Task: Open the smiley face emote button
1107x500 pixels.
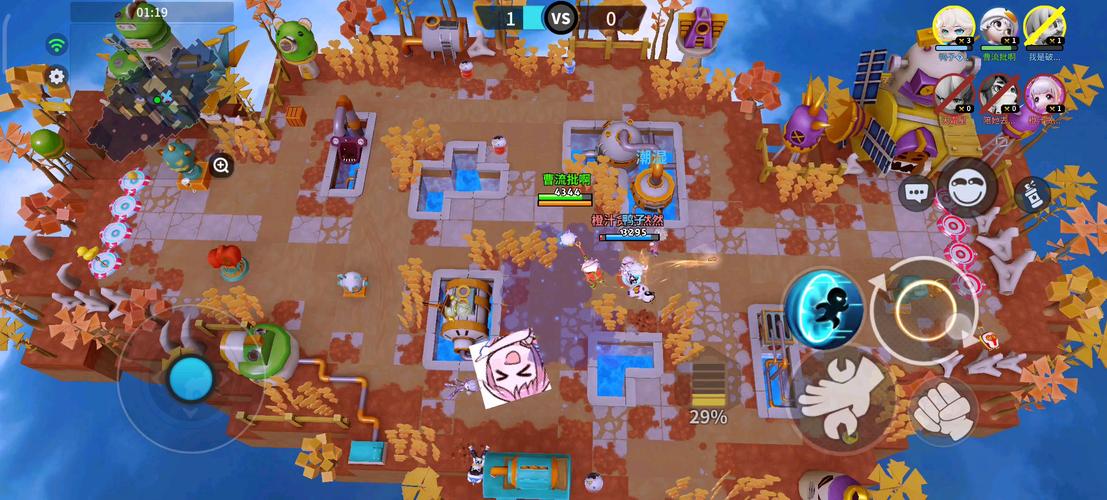Action: click(967, 188)
